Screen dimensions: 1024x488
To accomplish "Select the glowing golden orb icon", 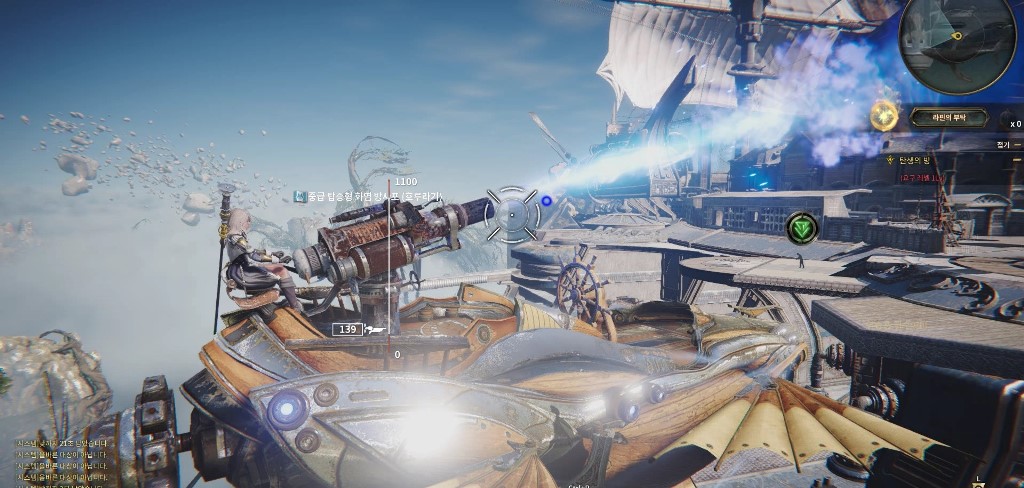I will [884, 117].
